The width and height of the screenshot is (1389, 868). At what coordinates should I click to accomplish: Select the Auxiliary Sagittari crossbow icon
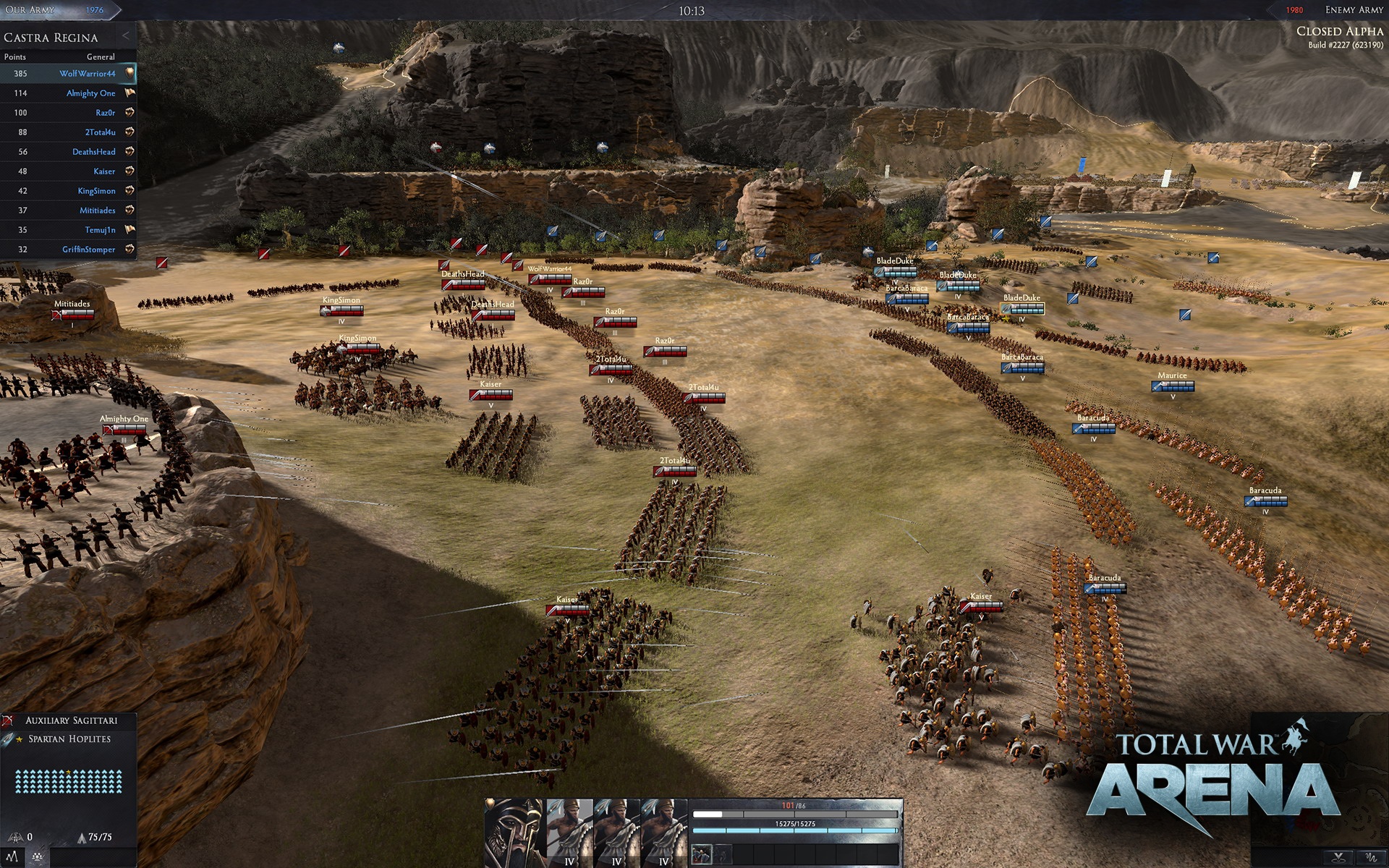7,720
